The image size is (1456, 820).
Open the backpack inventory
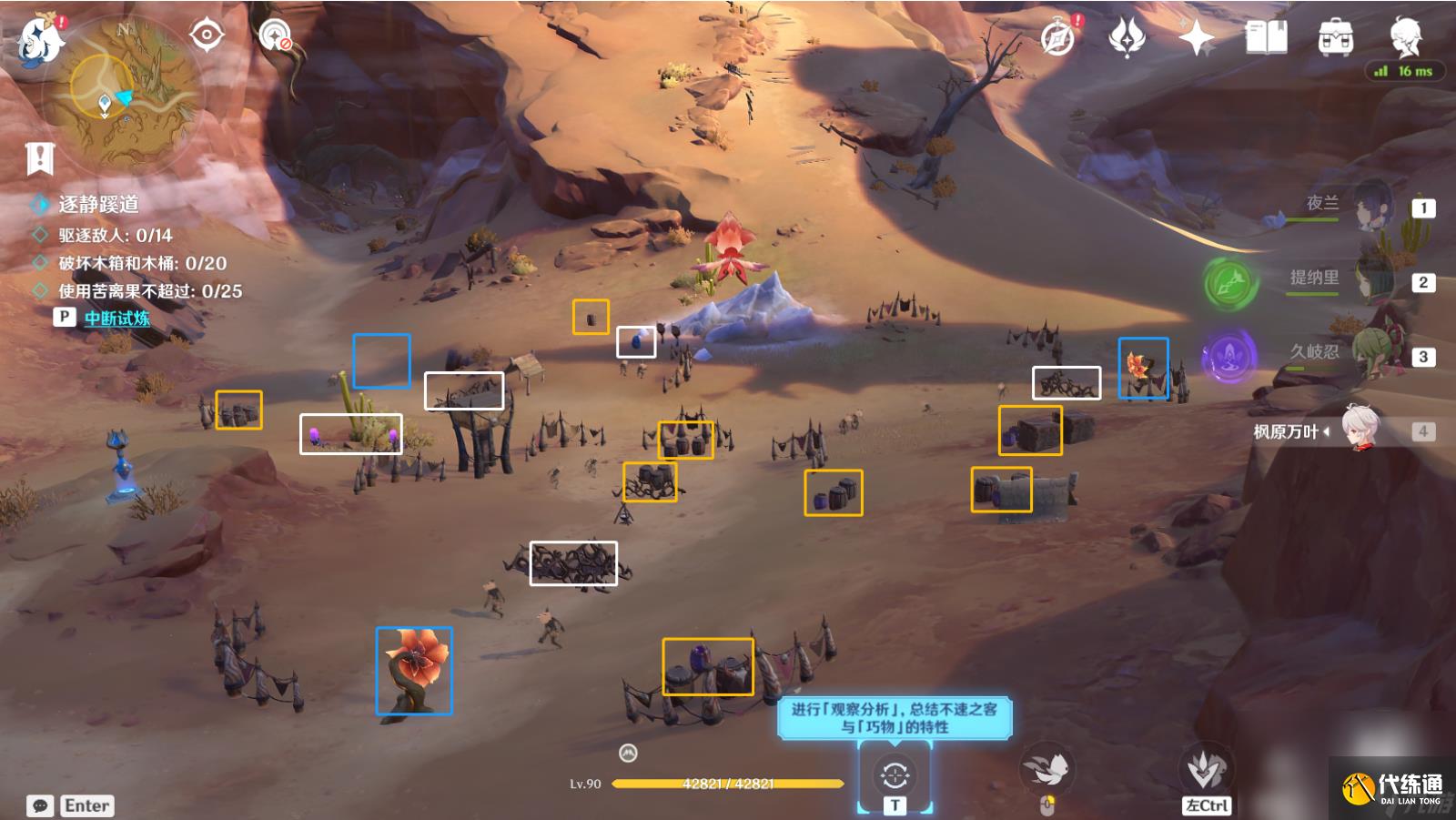[x=1335, y=38]
